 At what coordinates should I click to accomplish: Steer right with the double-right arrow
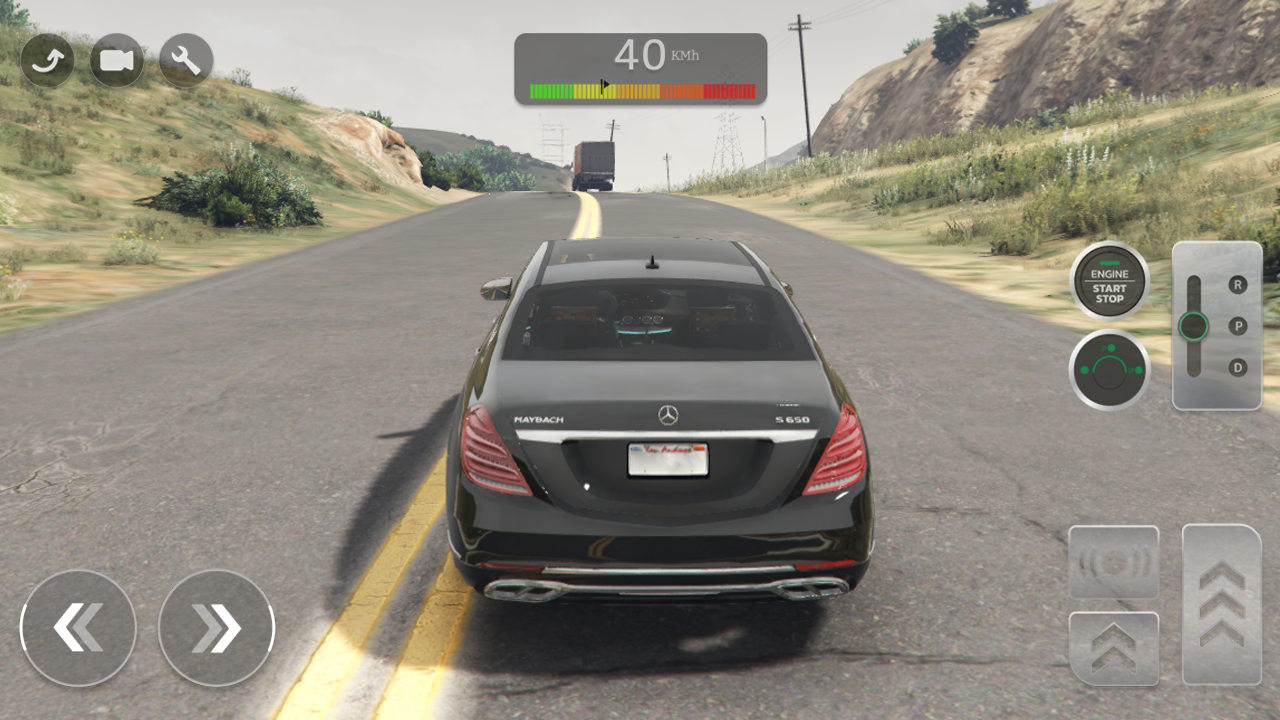pos(216,628)
